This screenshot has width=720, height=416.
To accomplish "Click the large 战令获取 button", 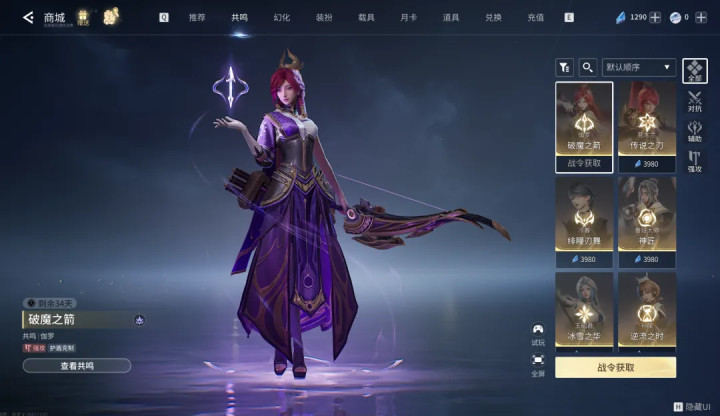I will click(615, 367).
